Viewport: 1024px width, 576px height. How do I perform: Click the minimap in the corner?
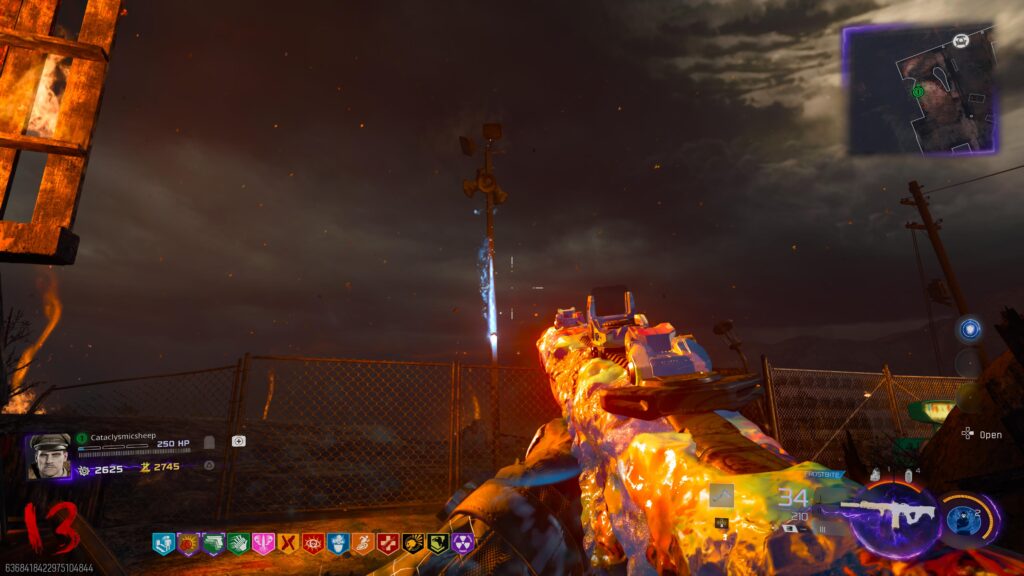[920, 90]
